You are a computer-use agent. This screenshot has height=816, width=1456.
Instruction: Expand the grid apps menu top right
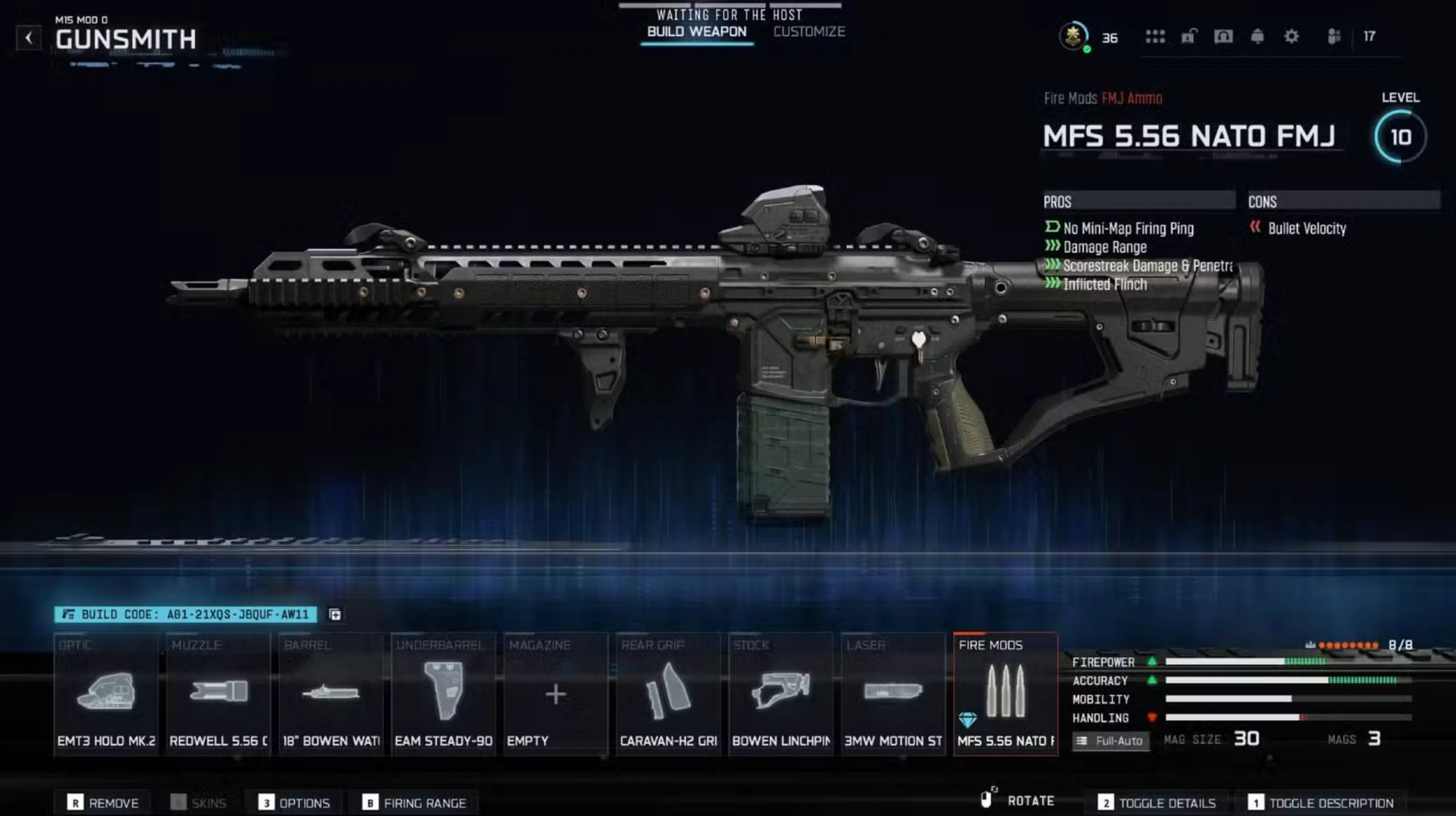(x=1155, y=37)
